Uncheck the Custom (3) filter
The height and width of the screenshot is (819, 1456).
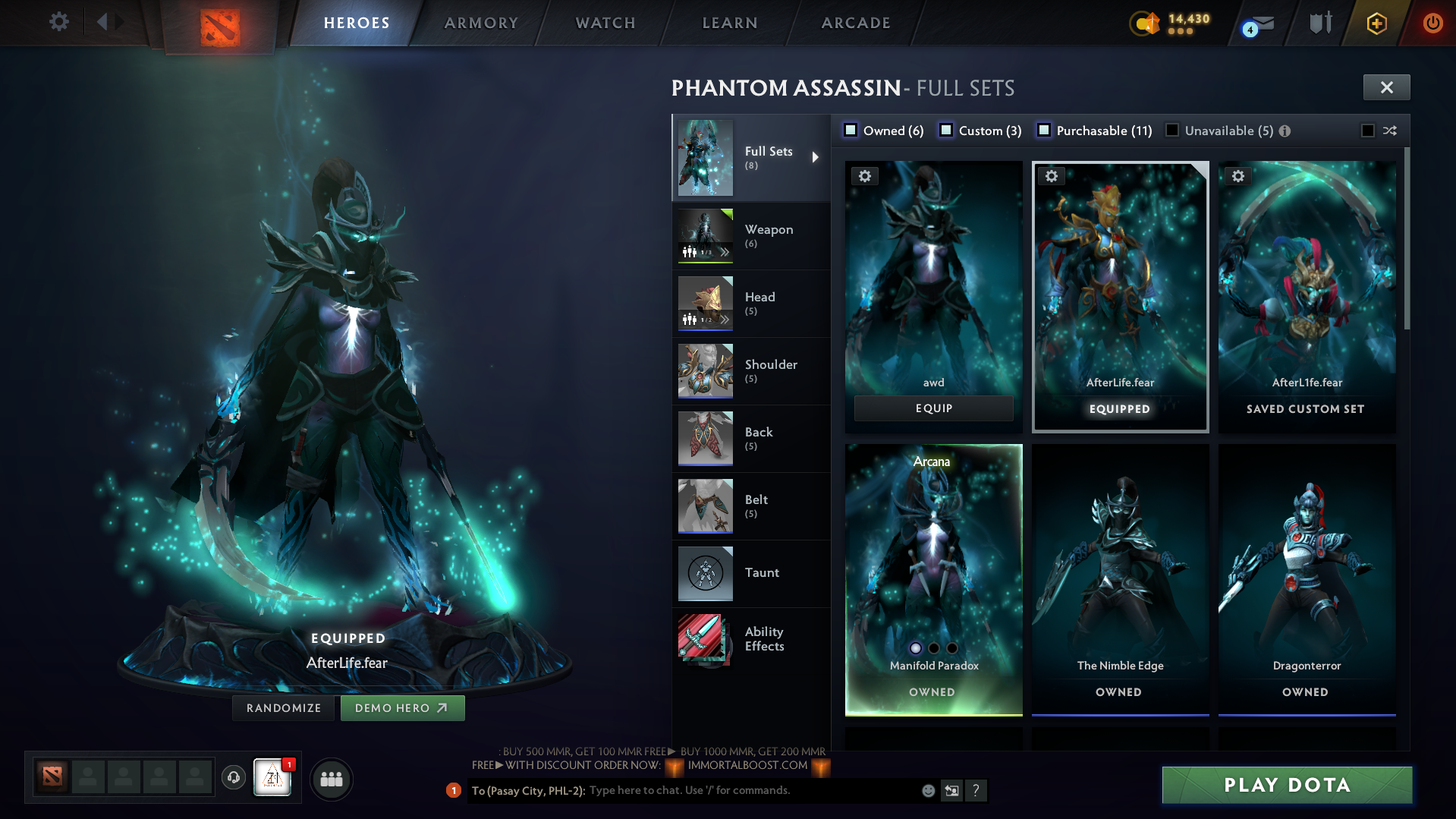[x=946, y=130]
